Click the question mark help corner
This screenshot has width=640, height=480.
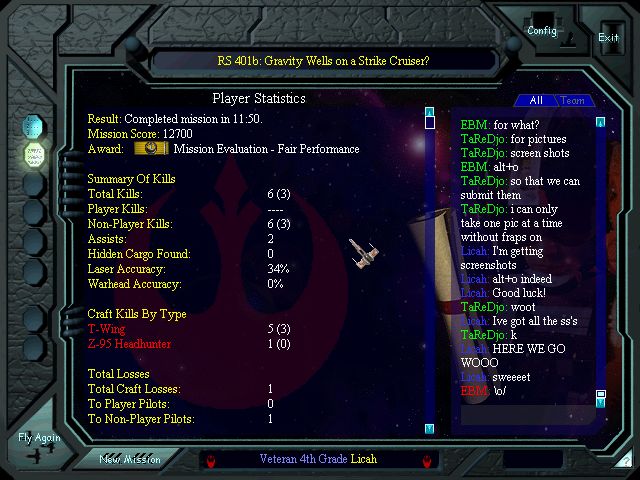[626, 461]
